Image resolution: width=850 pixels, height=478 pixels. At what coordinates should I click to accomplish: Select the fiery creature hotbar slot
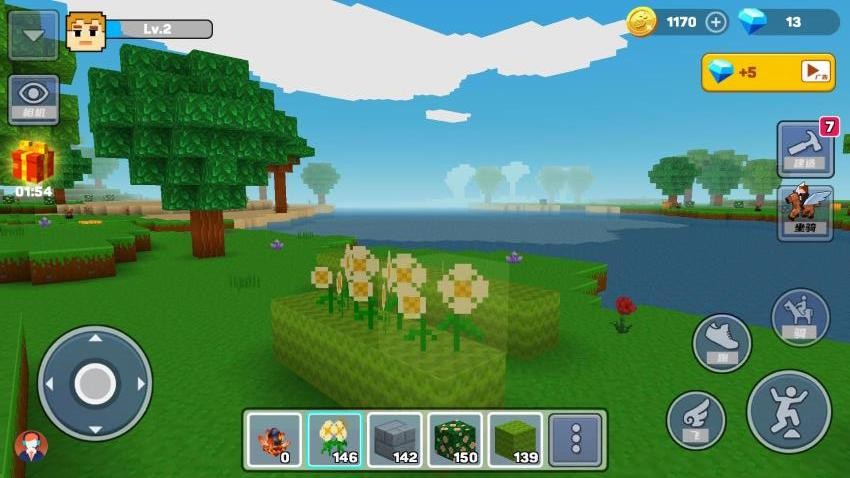tap(274, 440)
